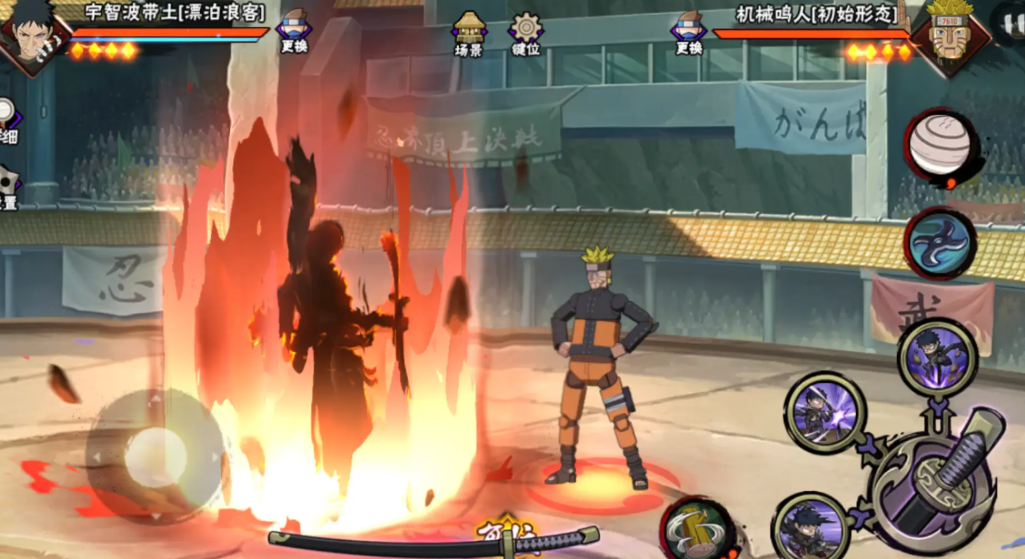Summon with the green scroll icon
This screenshot has width=1025, height=559.
pyautogui.click(x=697, y=528)
